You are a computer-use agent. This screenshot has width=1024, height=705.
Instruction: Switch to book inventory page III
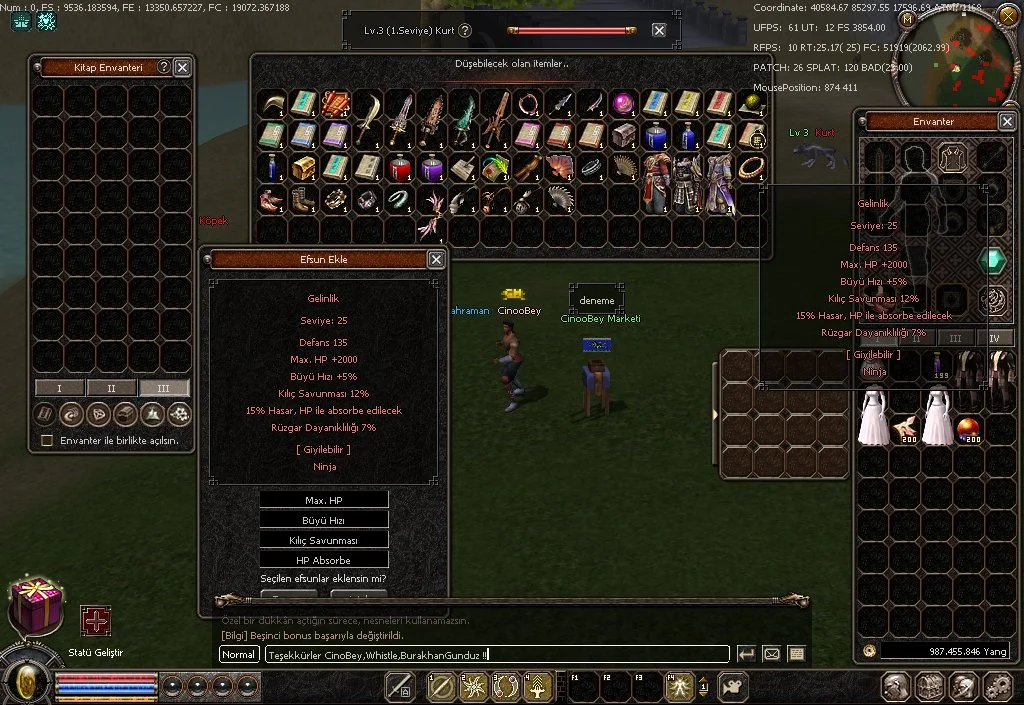(164, 388)
